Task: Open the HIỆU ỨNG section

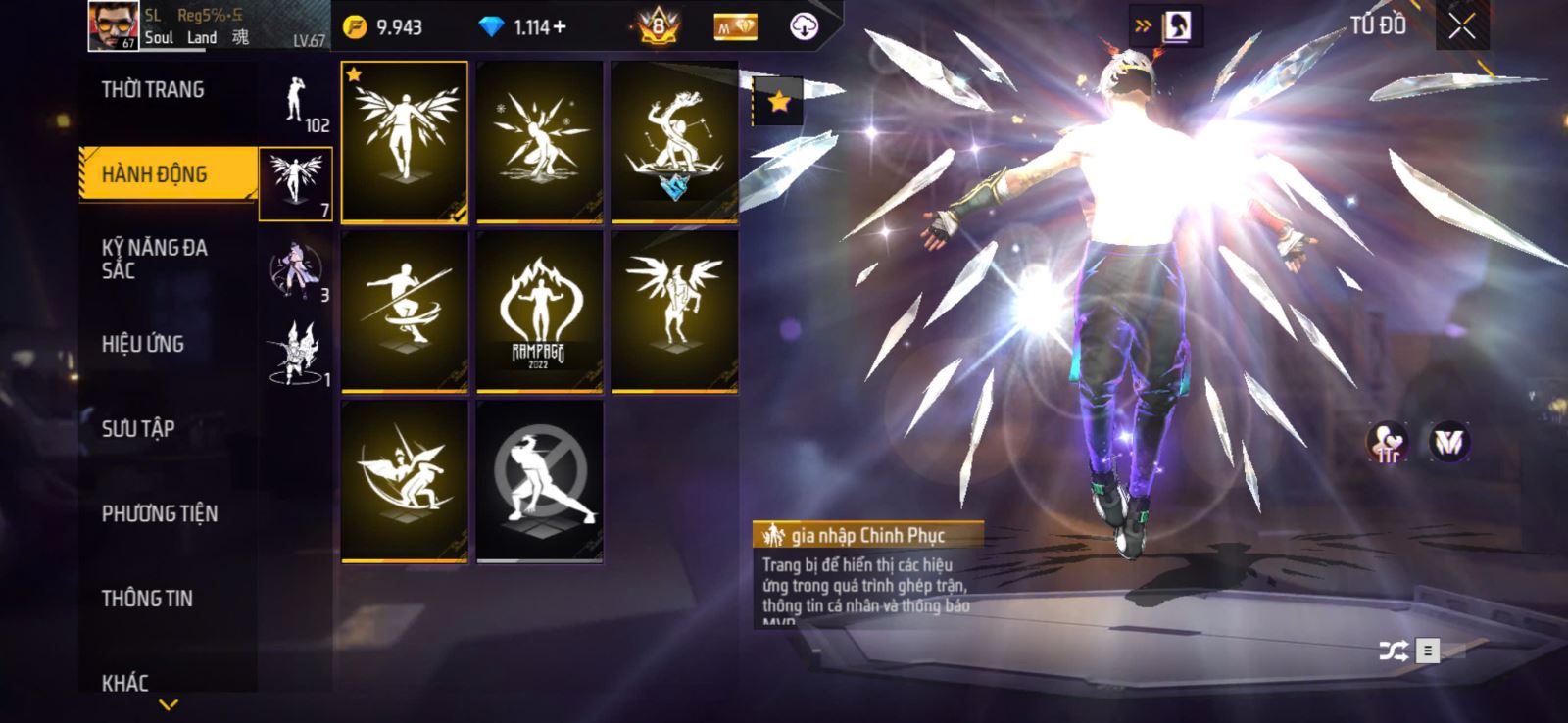Action: coord(143,344)
